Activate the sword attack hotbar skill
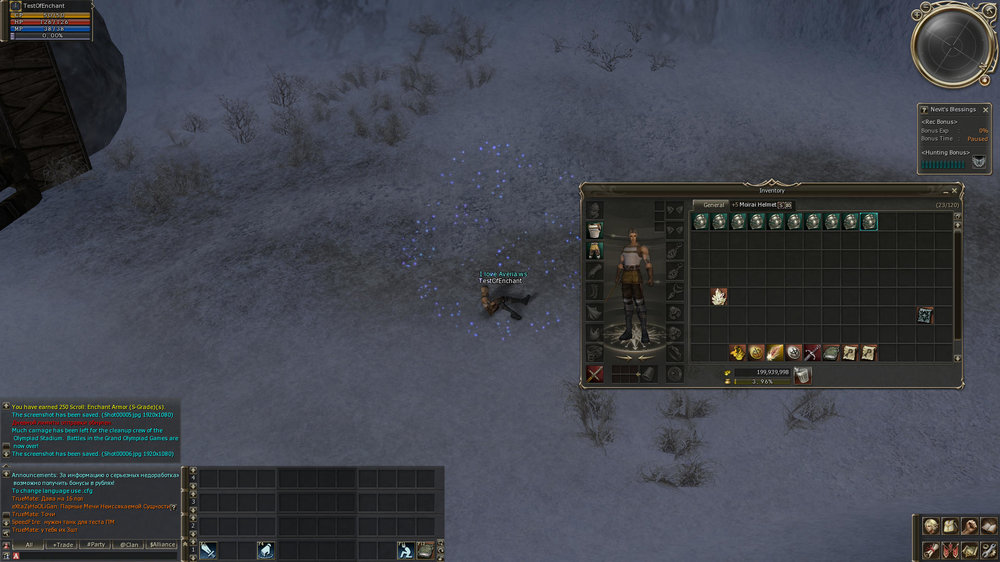The width and height of the screenshot is (1000, 562). point(208,549)
